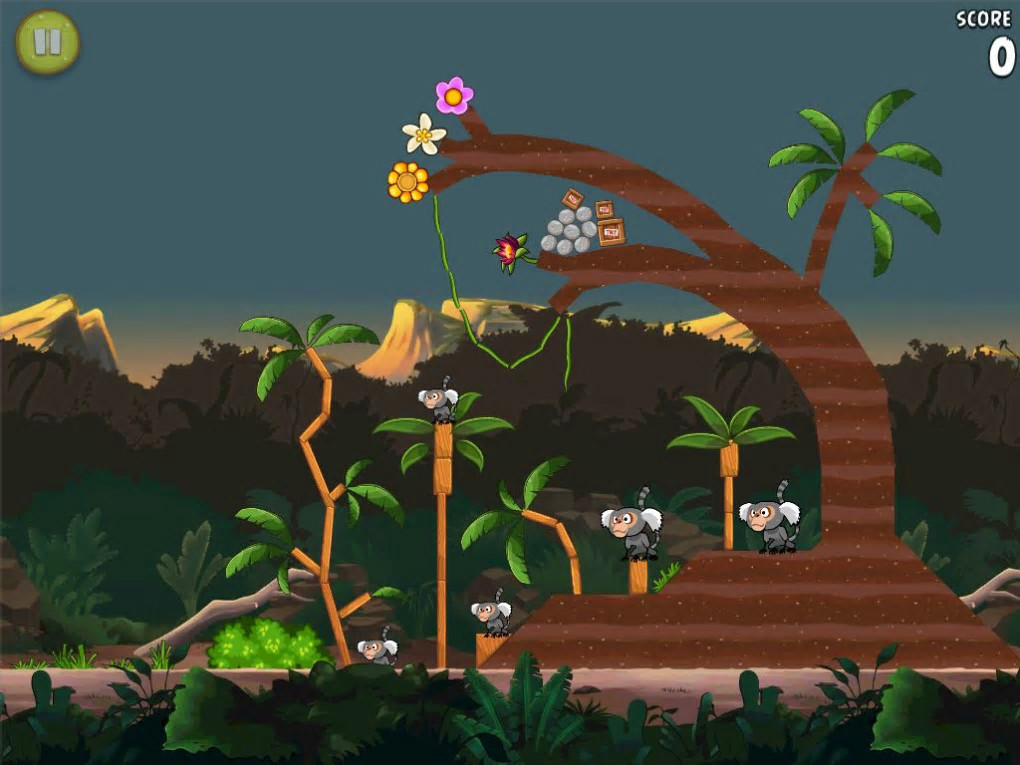The image size is (1020, 765).
Task: Pause the game with the green button
Action: click(47, 42)
